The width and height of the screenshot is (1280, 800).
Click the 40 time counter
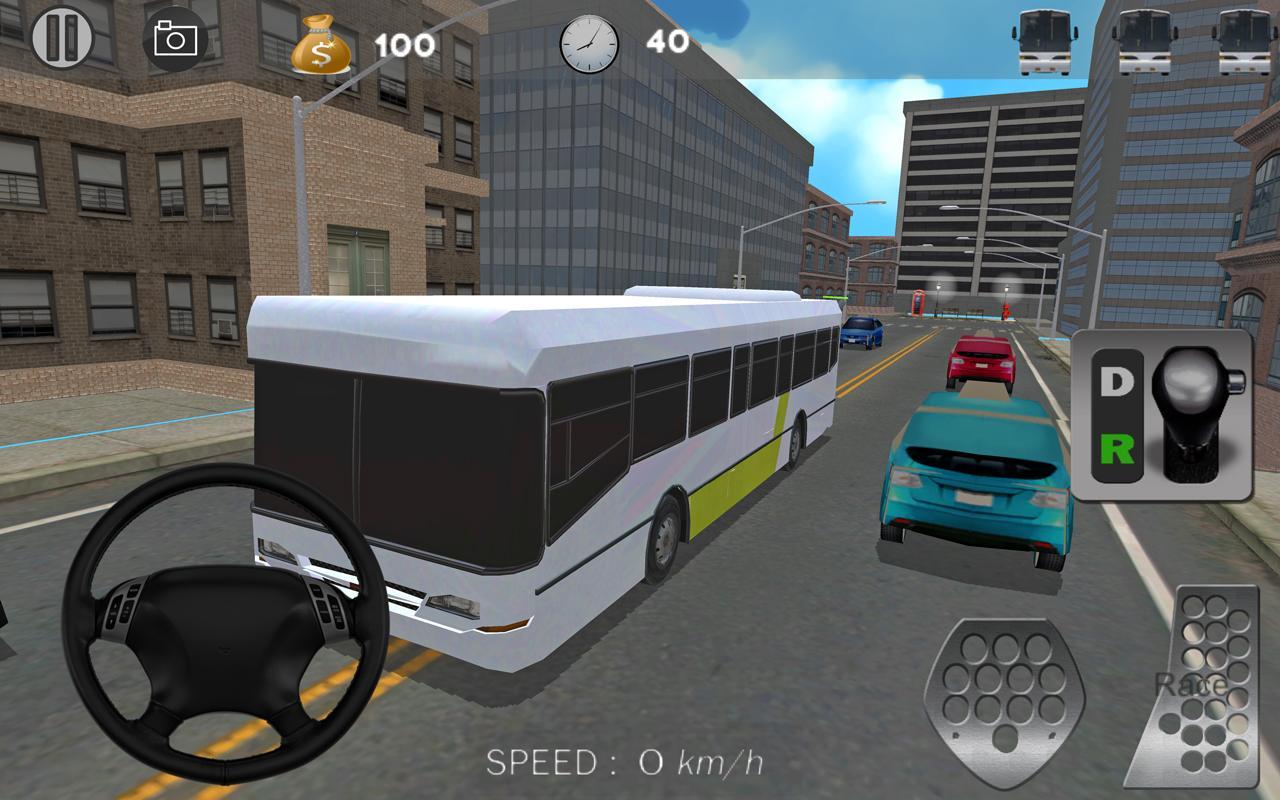(668, 42)
